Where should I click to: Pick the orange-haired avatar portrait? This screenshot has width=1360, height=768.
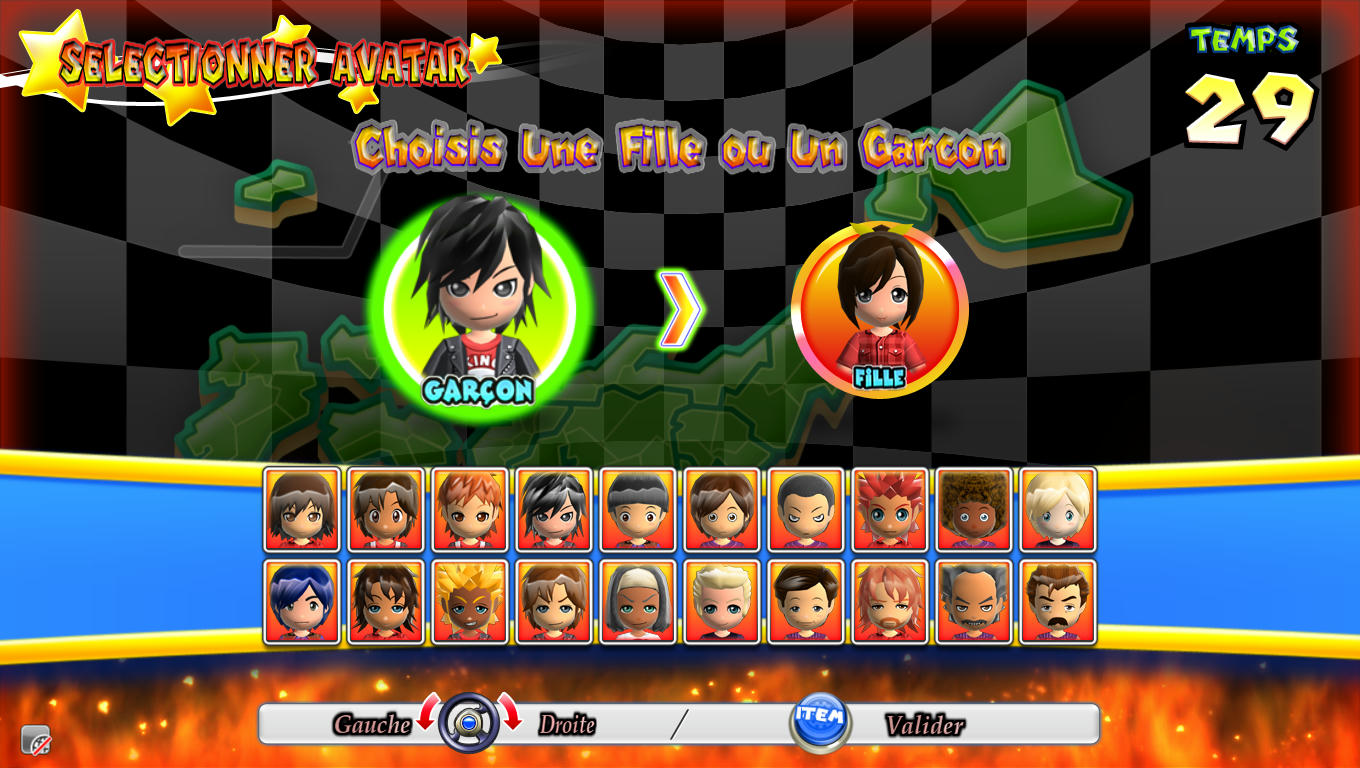click(470, 509)
